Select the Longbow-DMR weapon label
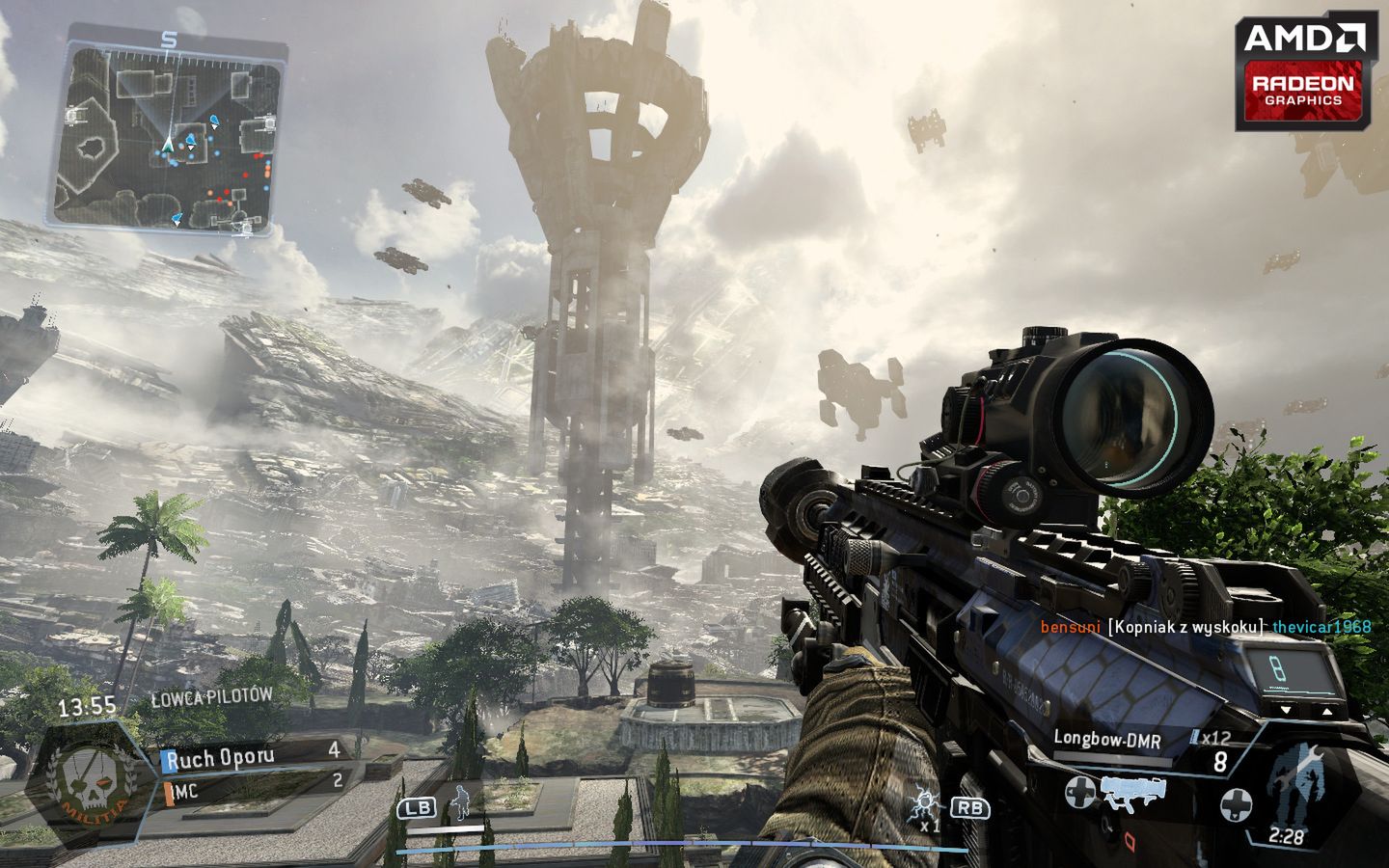 (x=1106, y=740)
